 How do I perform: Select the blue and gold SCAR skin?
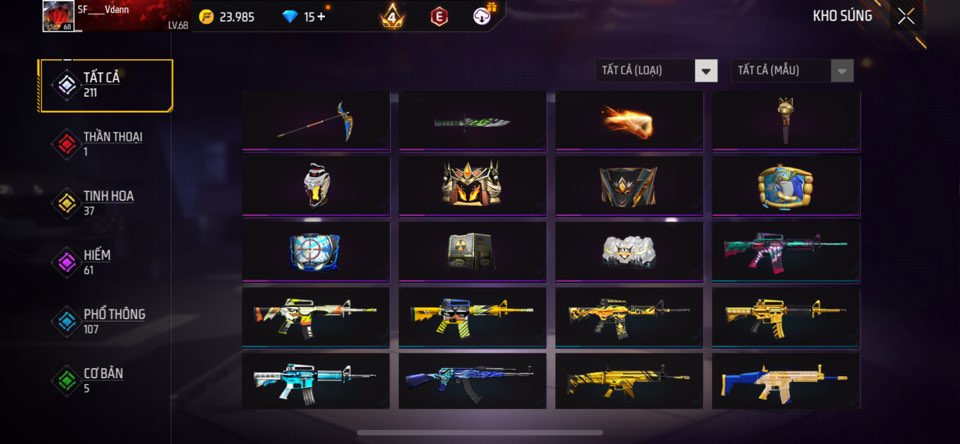[785, 380]
